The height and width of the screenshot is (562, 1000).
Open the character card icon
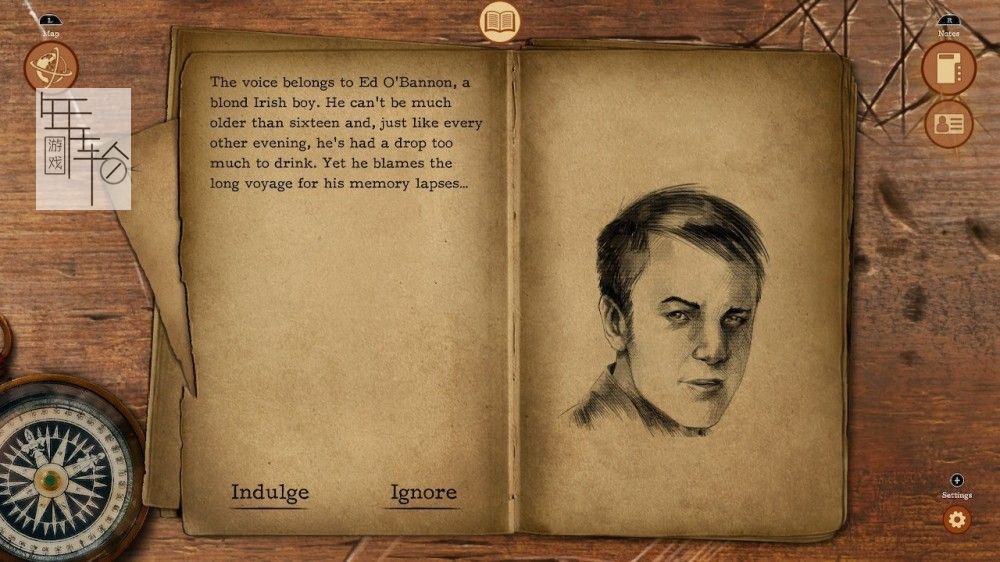948,123
